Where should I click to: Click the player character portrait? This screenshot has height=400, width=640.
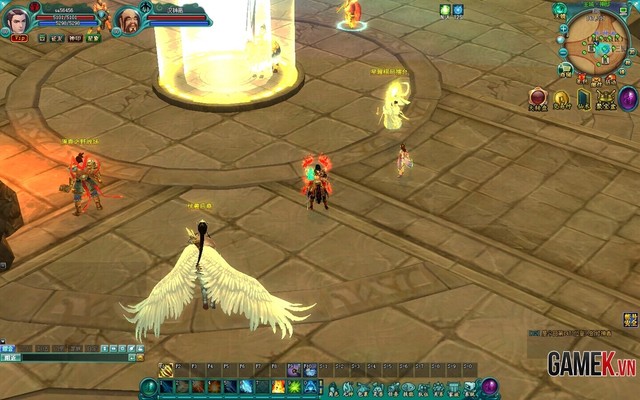(17, 19)
